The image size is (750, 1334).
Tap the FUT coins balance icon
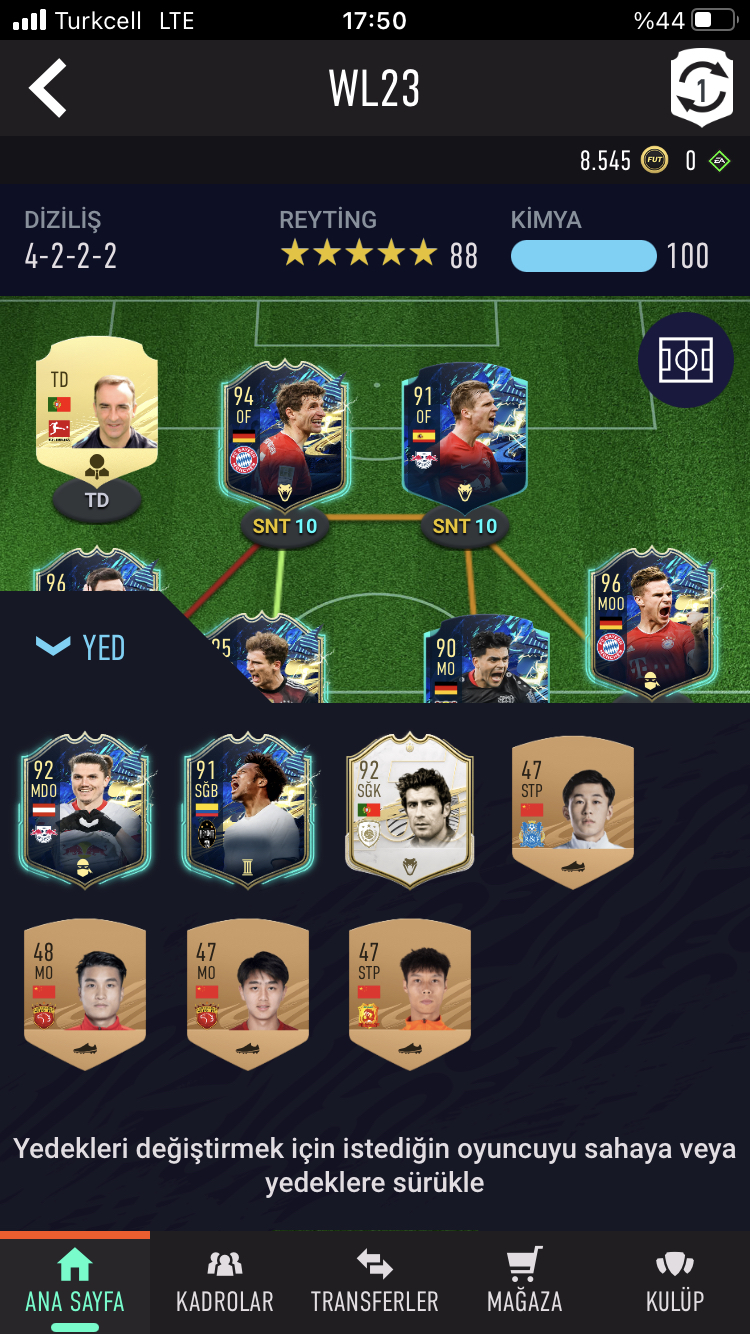point(655,160)
